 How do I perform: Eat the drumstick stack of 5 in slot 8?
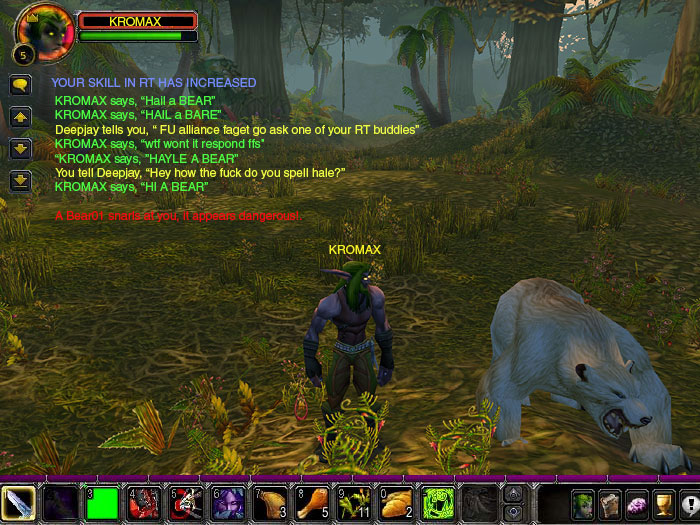[x=312, y=503]
